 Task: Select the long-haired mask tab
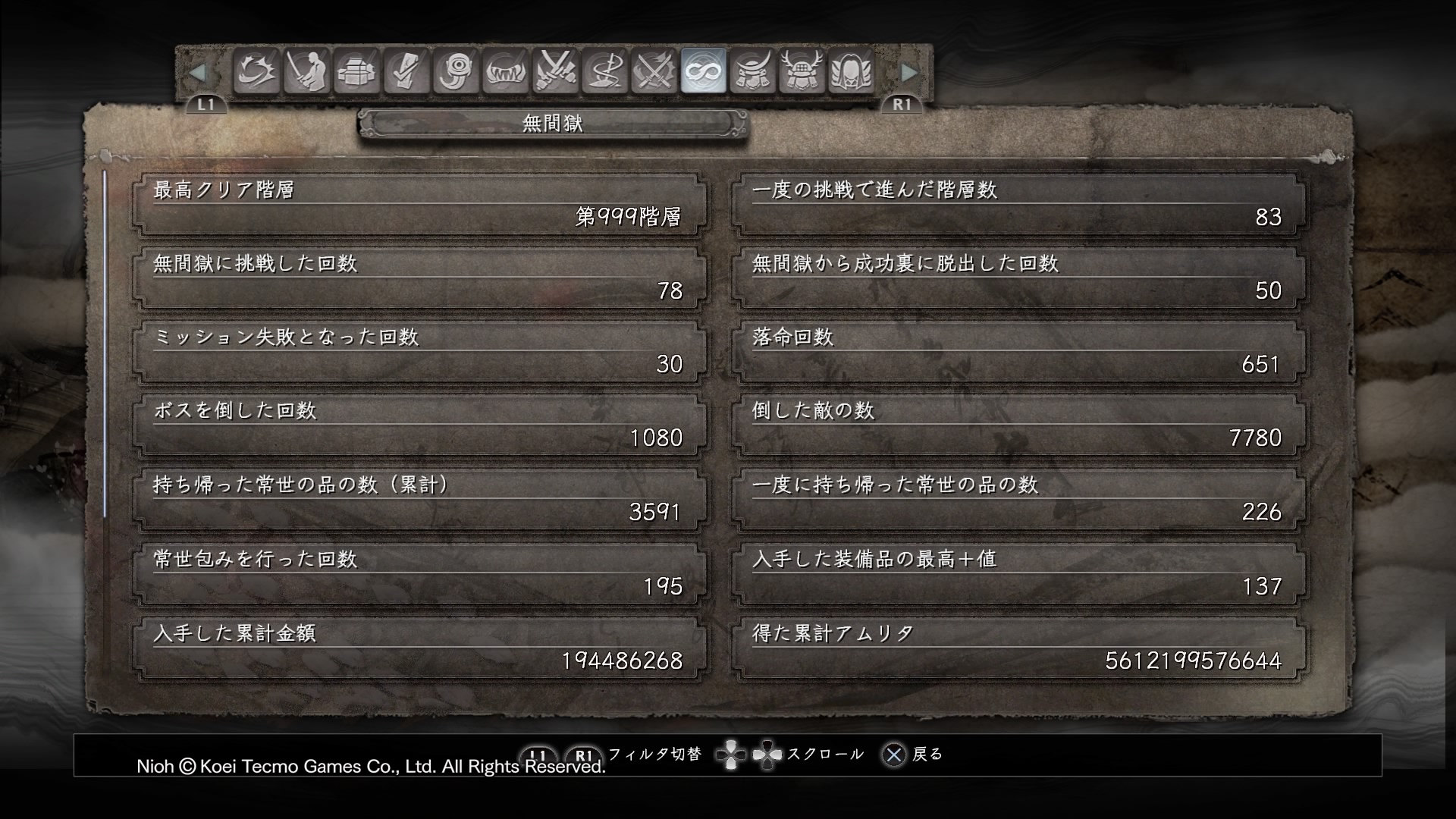pos(852,72)
